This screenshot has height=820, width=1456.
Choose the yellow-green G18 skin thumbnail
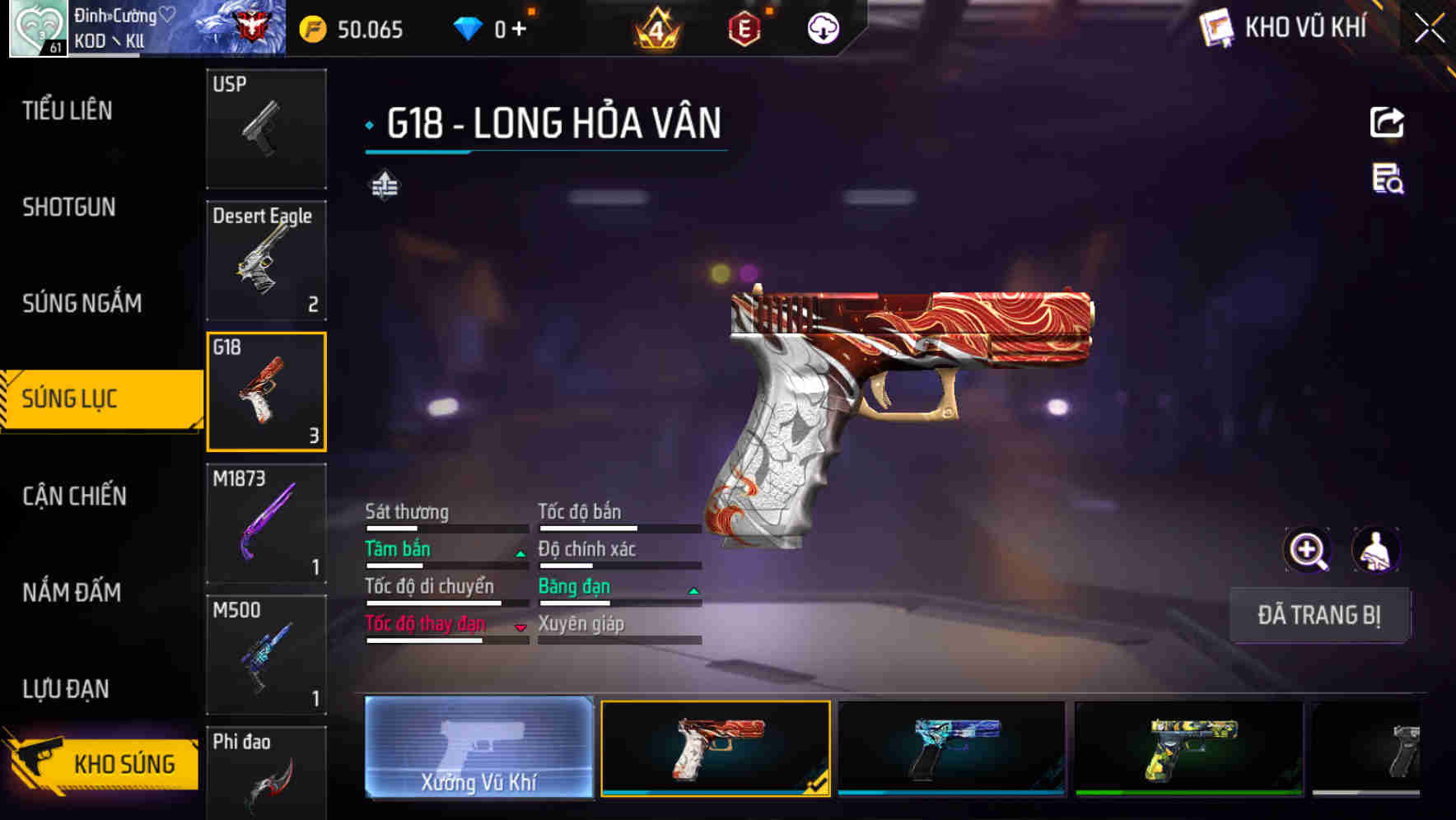coord(1188,748)
